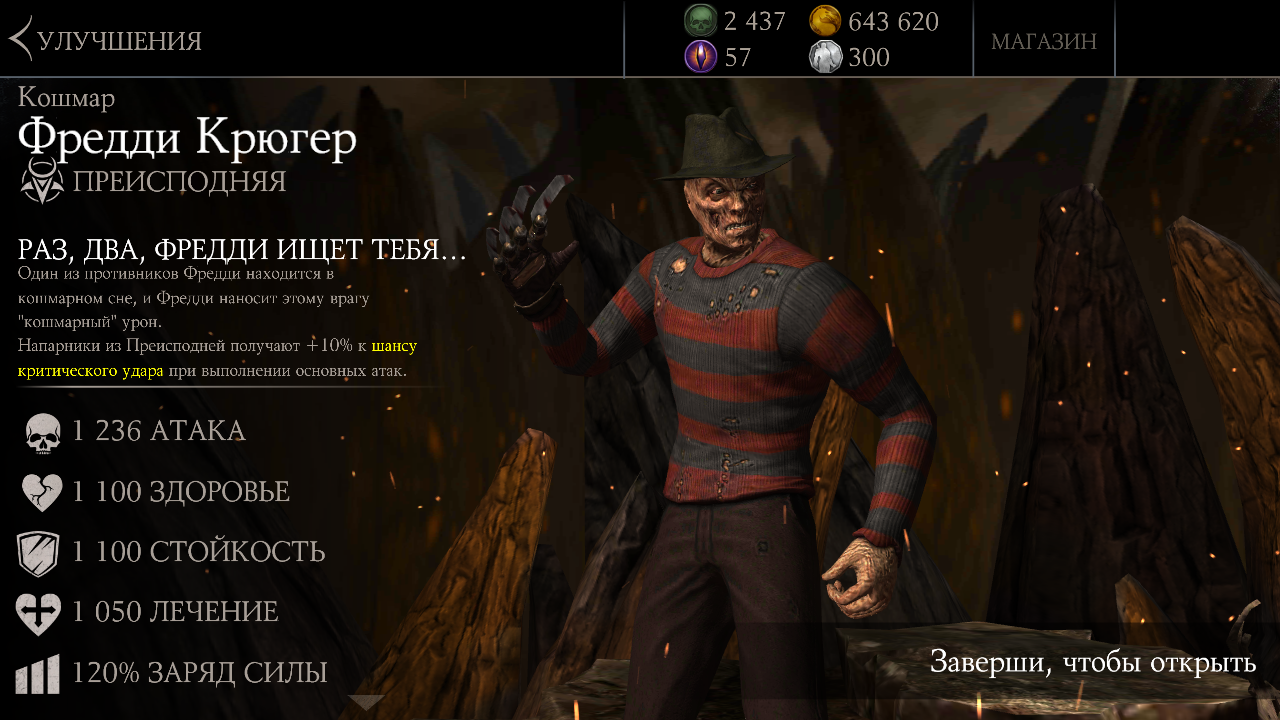The width and height of the screenshot is (1280, 720).
Task: Tap the silver alliance points icon
Action: click(x=825, y=57)
